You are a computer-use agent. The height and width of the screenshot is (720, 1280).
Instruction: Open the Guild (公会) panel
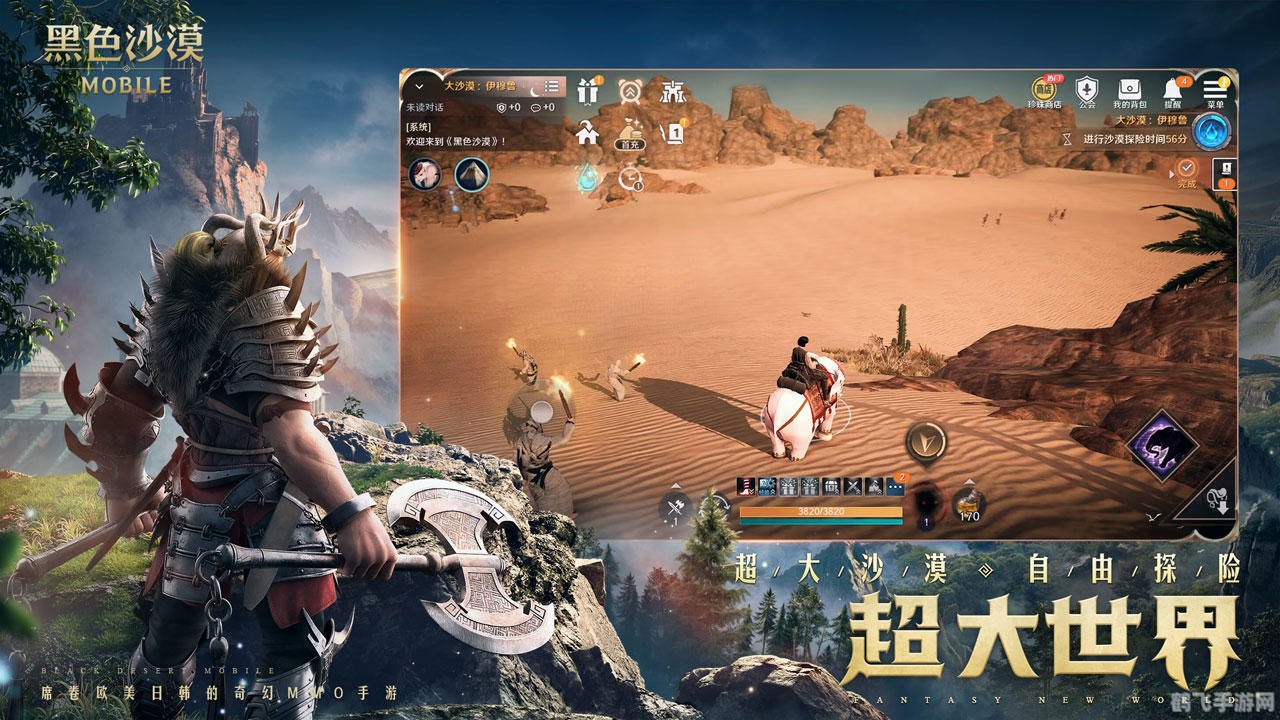(1087, 91)
